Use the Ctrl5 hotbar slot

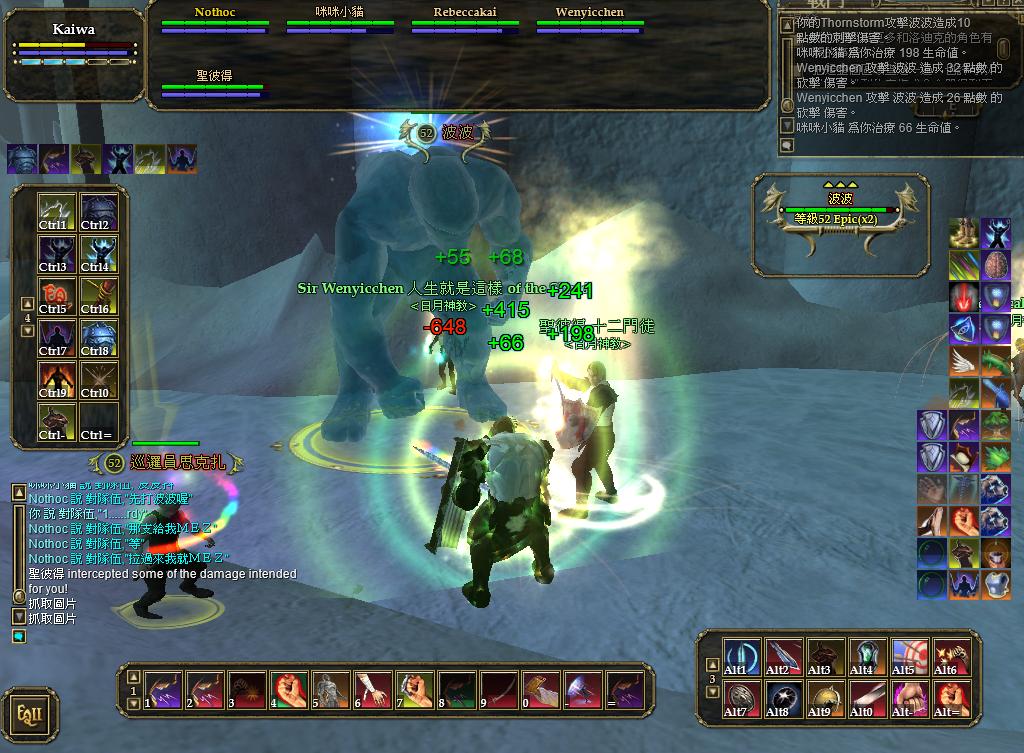point(56,296)
